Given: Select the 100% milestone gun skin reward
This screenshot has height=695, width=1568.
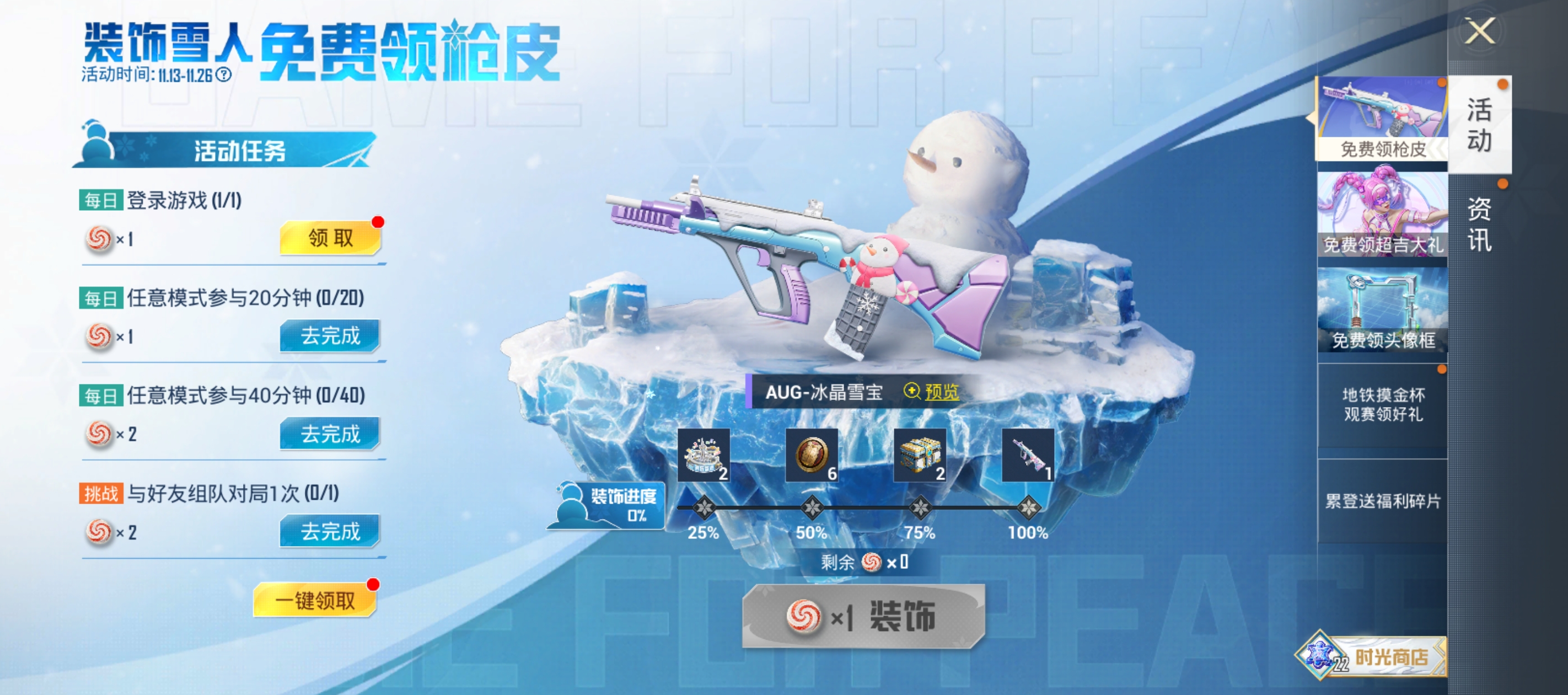Looking at the screenshot, I should tap(1029, 456).
